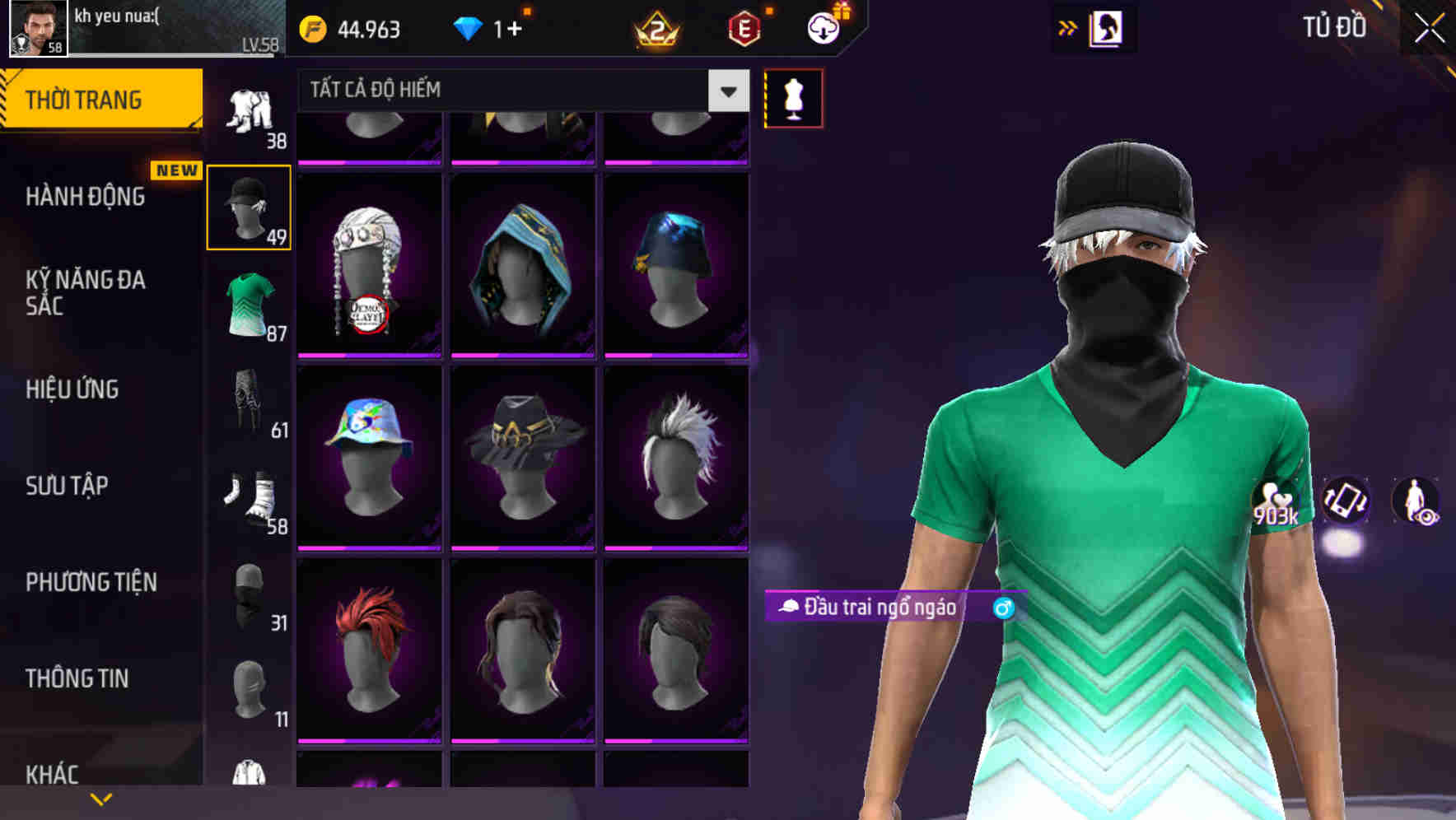This screenshot has height=820, width=1456.
Task: Toggle the mannequin display mode
Action: click(x=793, y=98)
